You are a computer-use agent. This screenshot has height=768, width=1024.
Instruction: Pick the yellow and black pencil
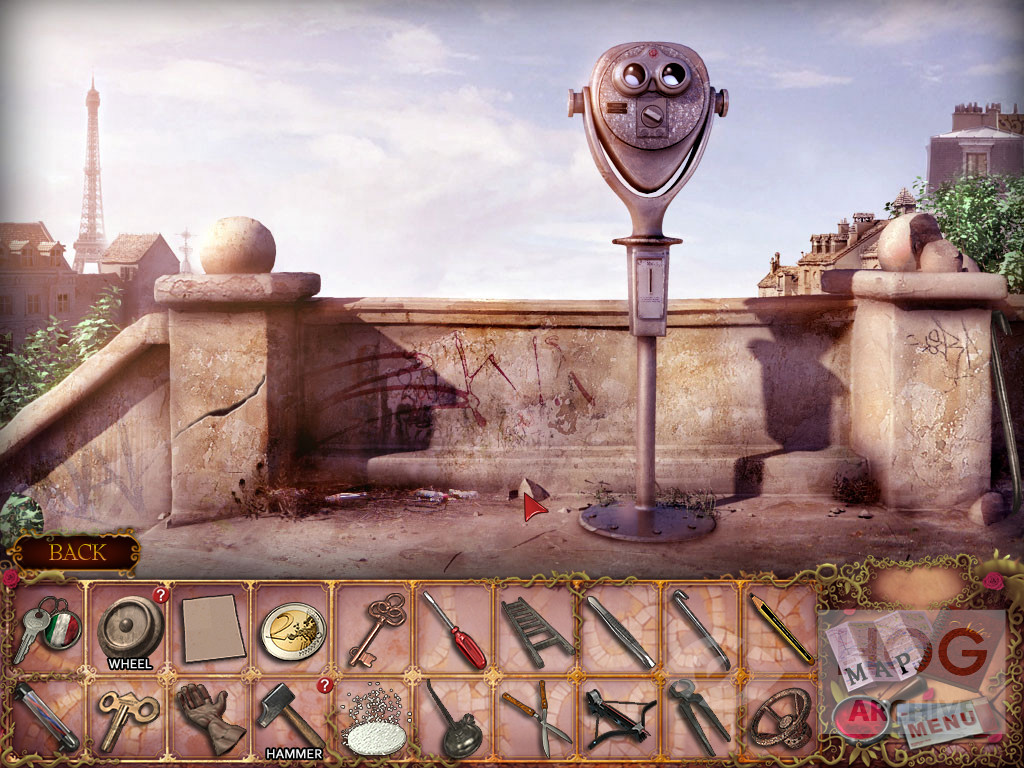pos(781,628)
